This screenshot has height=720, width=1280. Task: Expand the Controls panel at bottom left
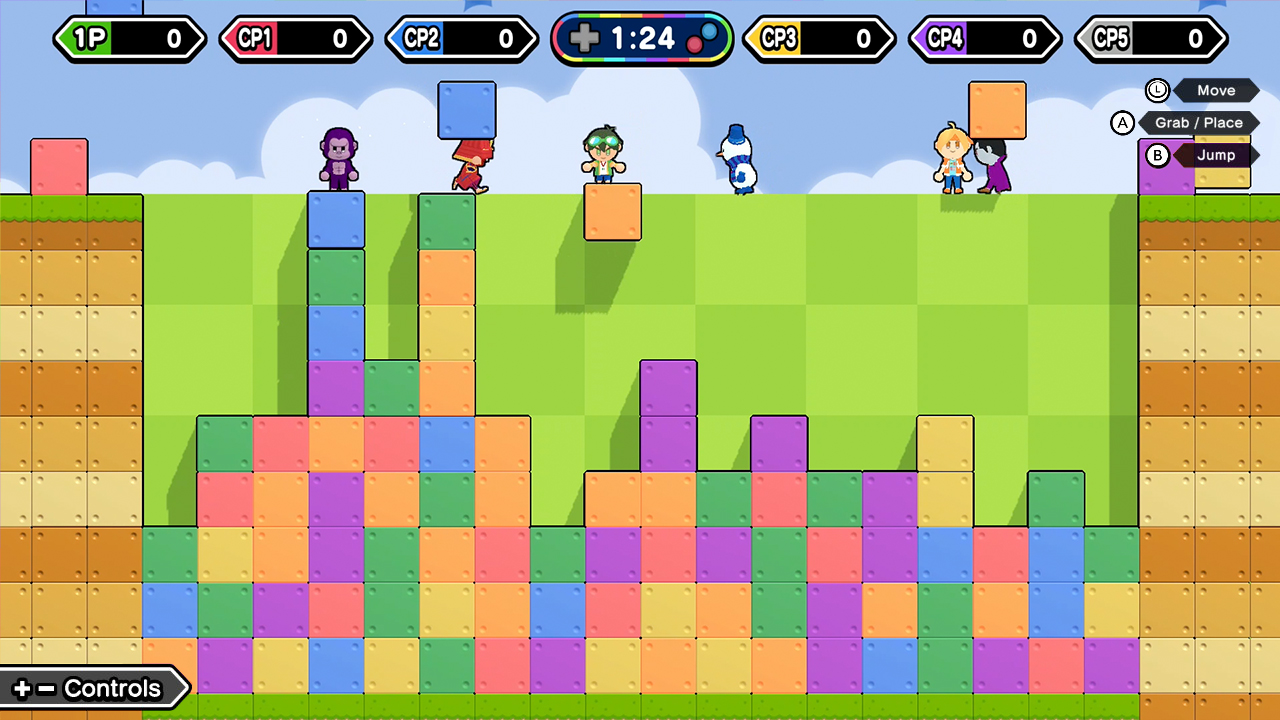[x=97, y=688]
